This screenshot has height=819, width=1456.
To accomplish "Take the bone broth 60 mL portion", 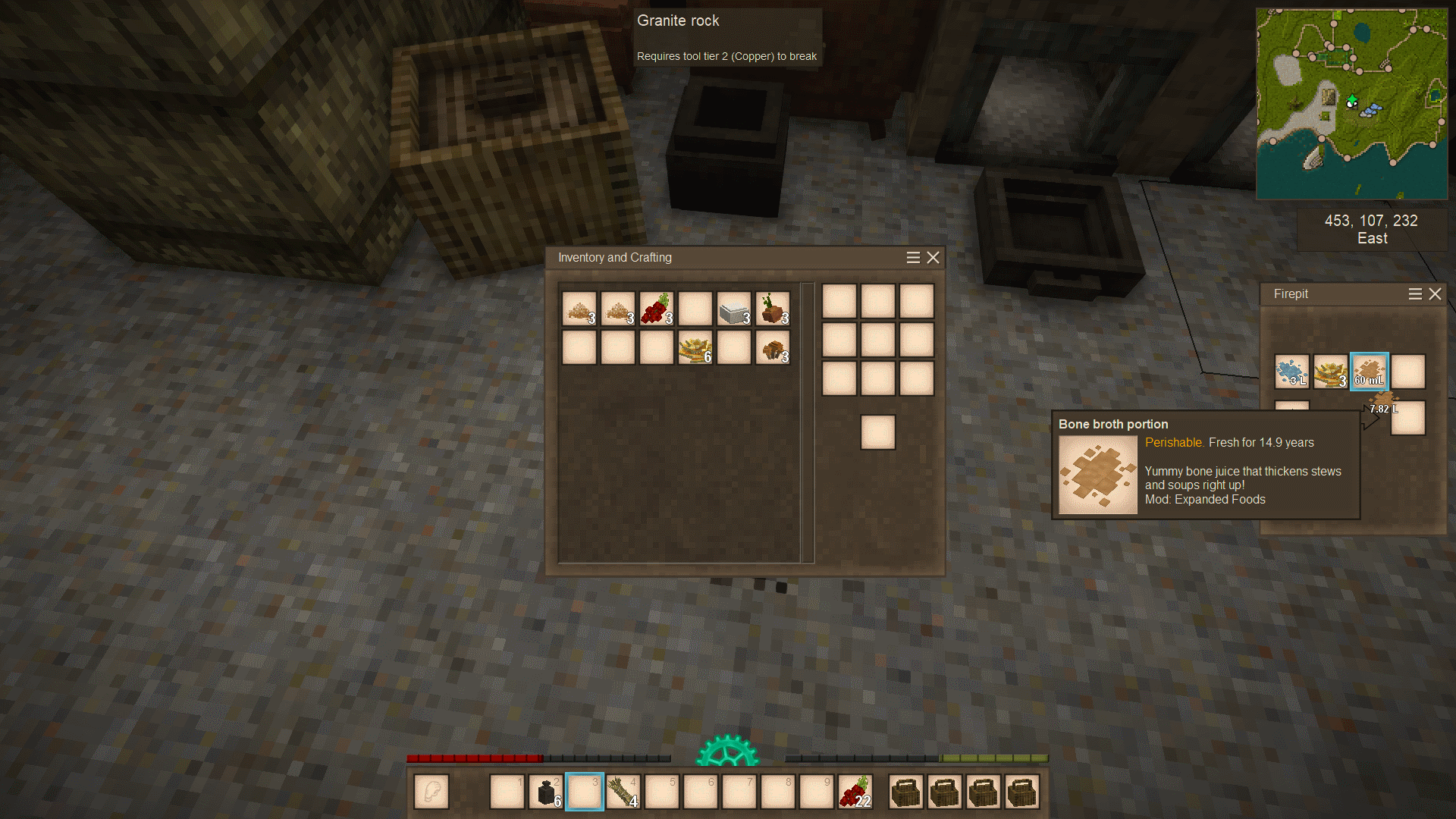I will click(x=1370, y=372).
